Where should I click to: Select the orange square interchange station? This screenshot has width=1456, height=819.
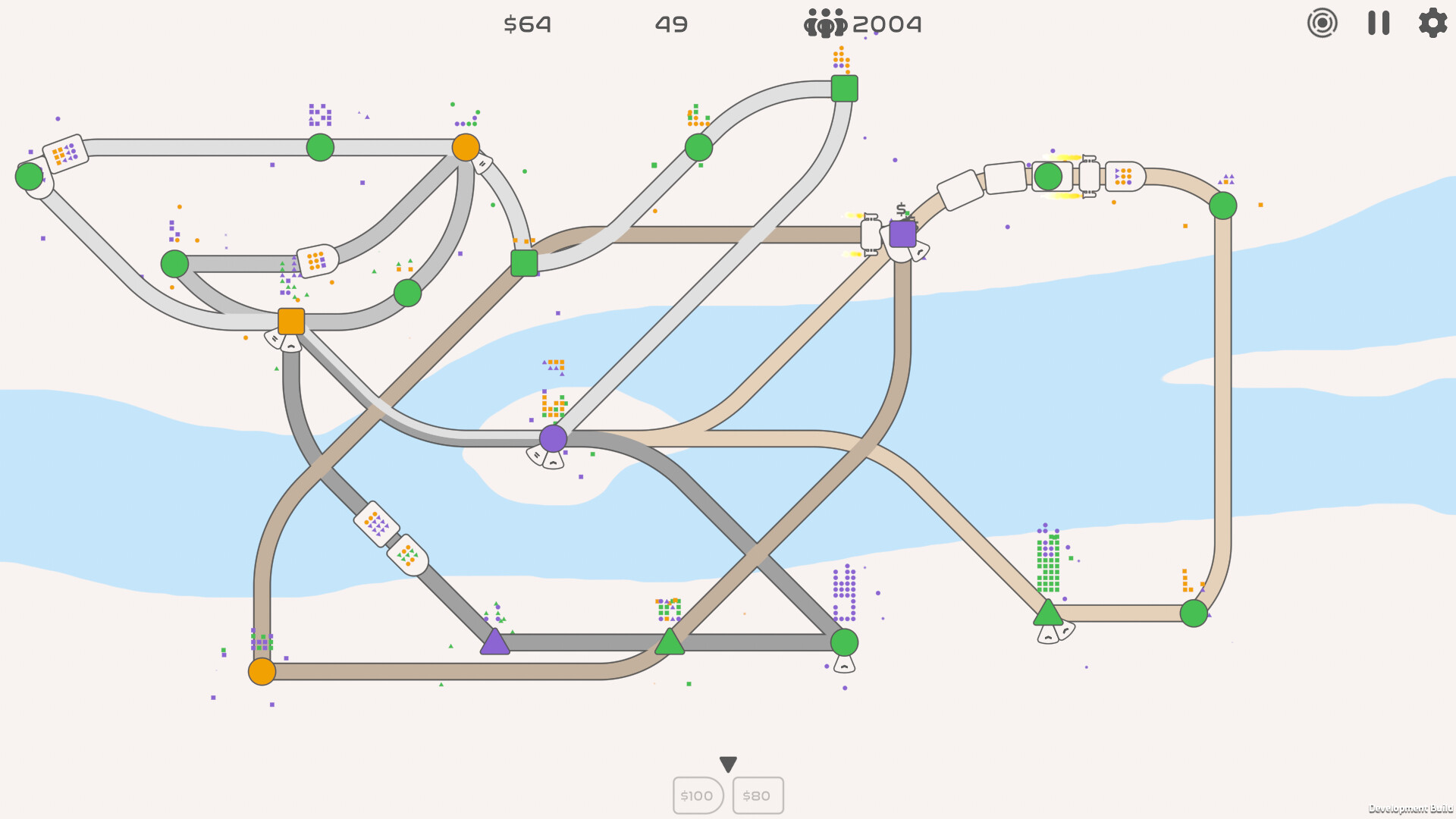click(x=290, y=321)
